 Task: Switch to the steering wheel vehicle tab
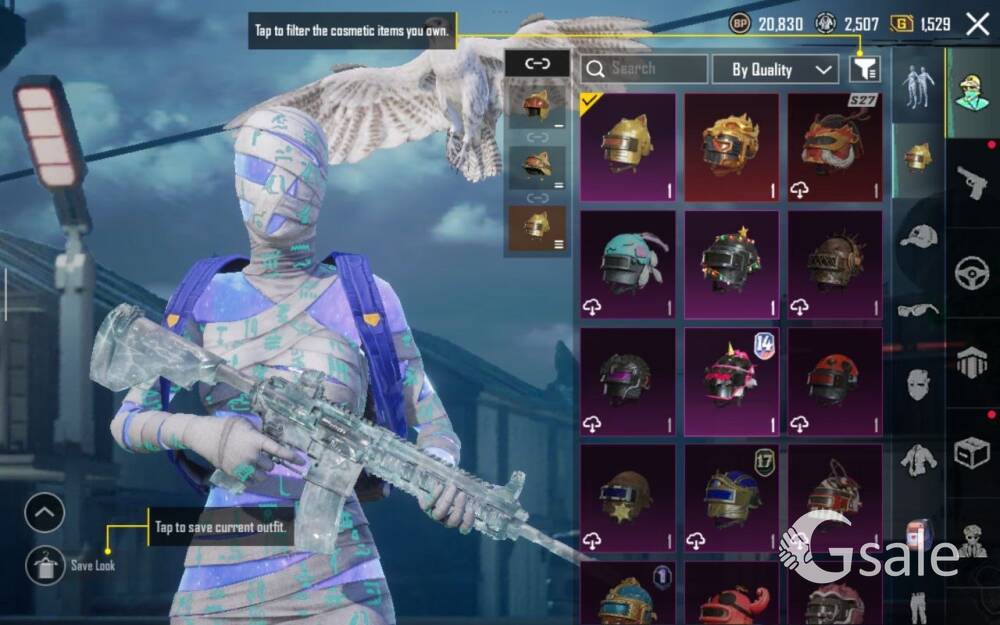click(x=971, y=273)
